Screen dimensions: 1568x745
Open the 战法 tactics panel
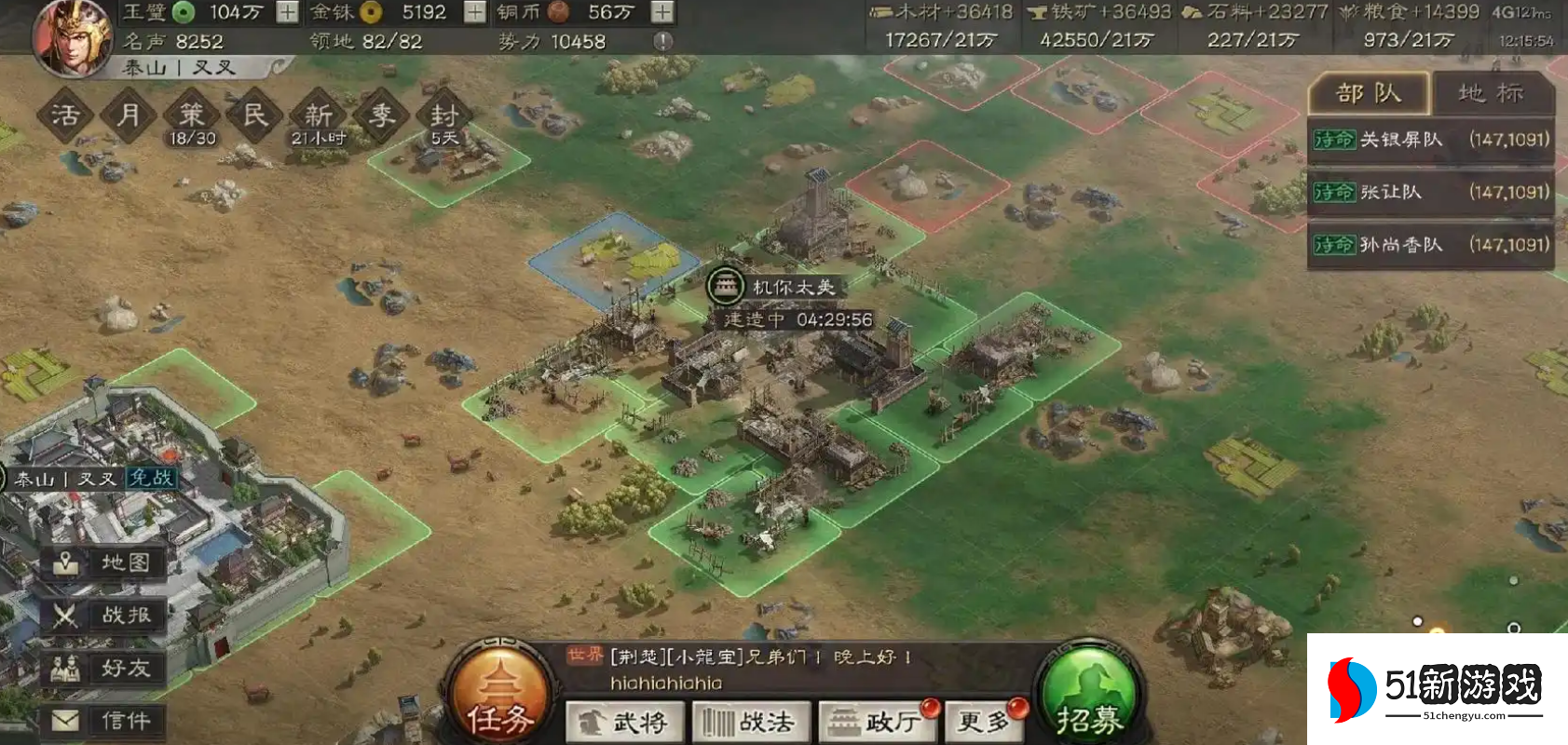752,722
